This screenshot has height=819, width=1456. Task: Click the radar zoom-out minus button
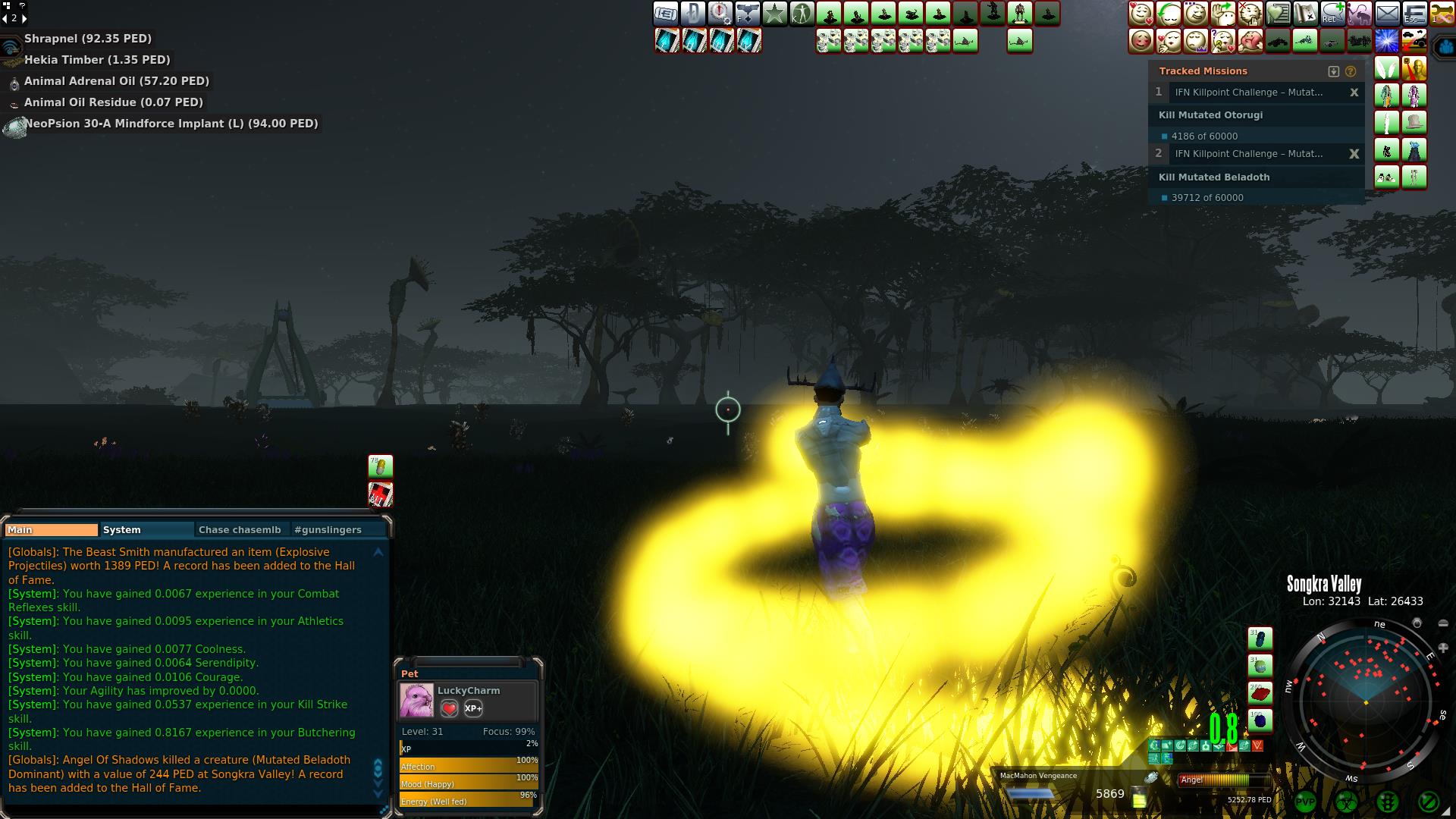pyautogui.click(x=1442, y=623)
